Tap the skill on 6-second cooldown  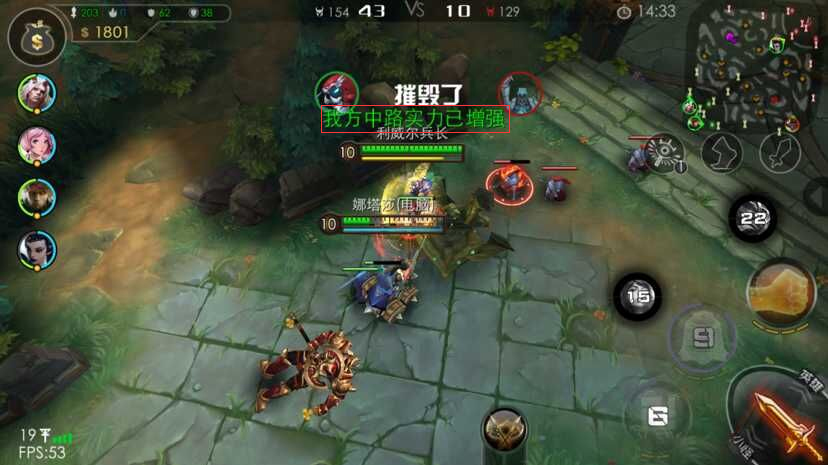click(x=657, y=414)
